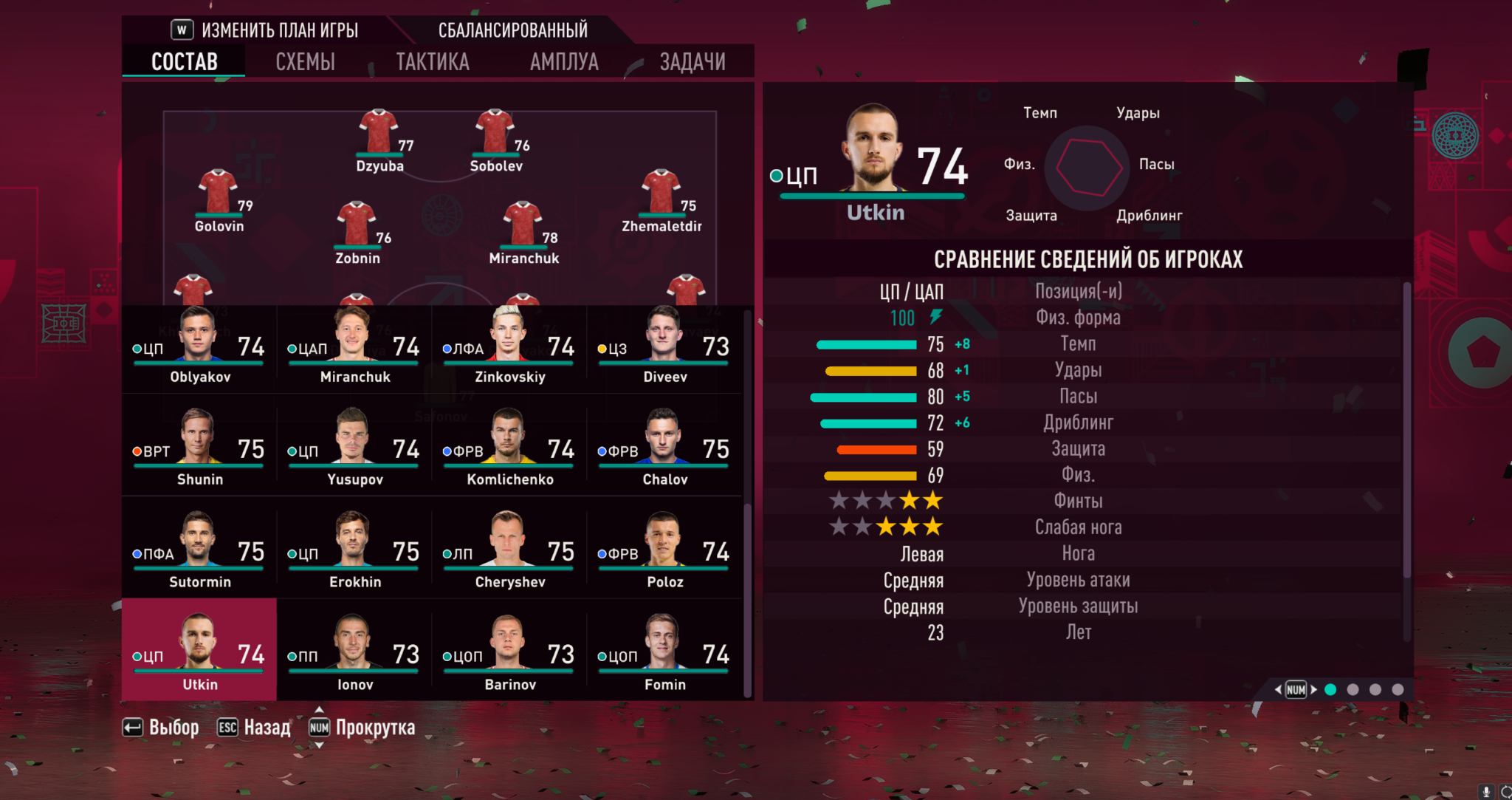Pick the Ionov substitute card

pos(354,656)
